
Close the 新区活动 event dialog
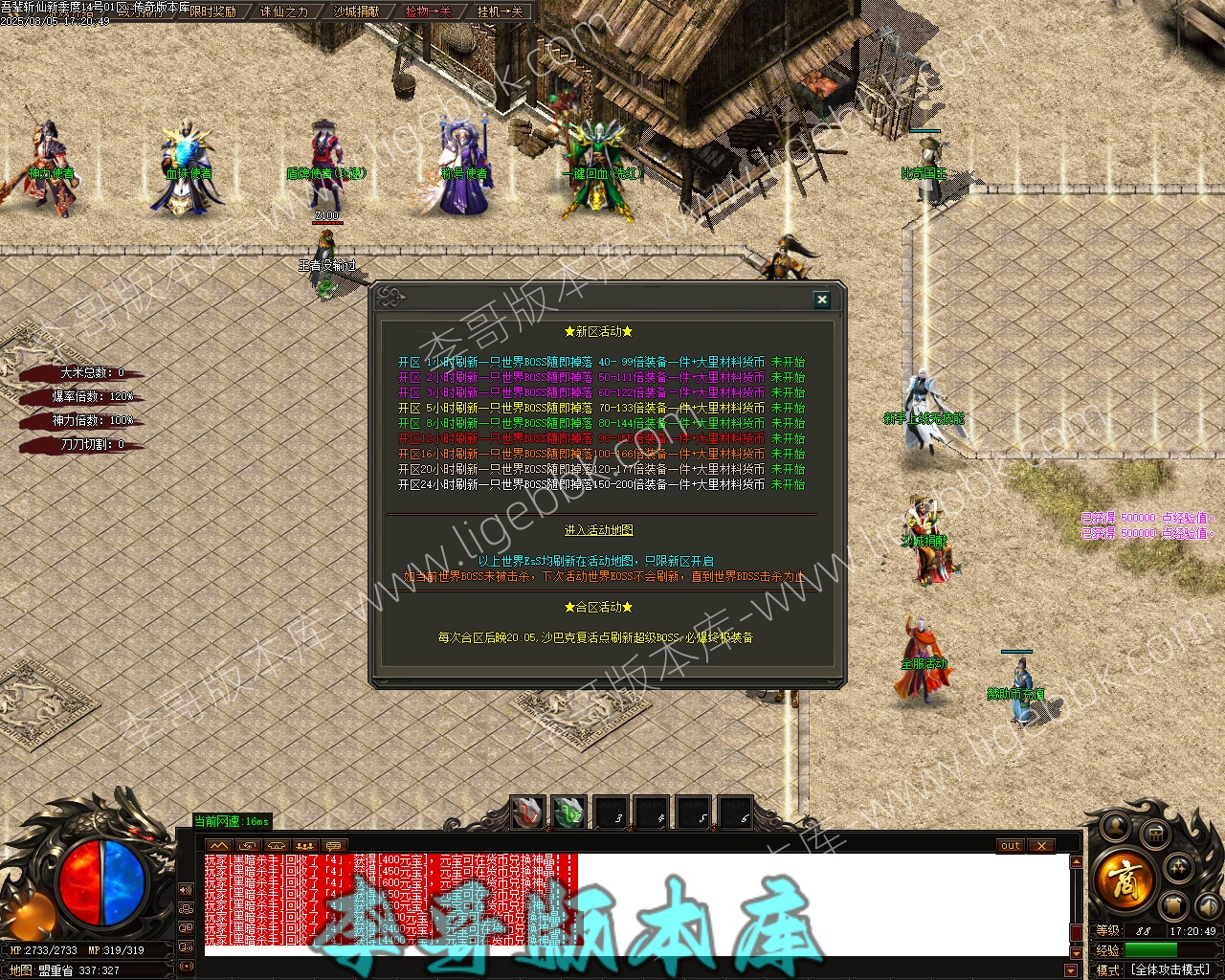pyautogui.click(x=821, y=300)
